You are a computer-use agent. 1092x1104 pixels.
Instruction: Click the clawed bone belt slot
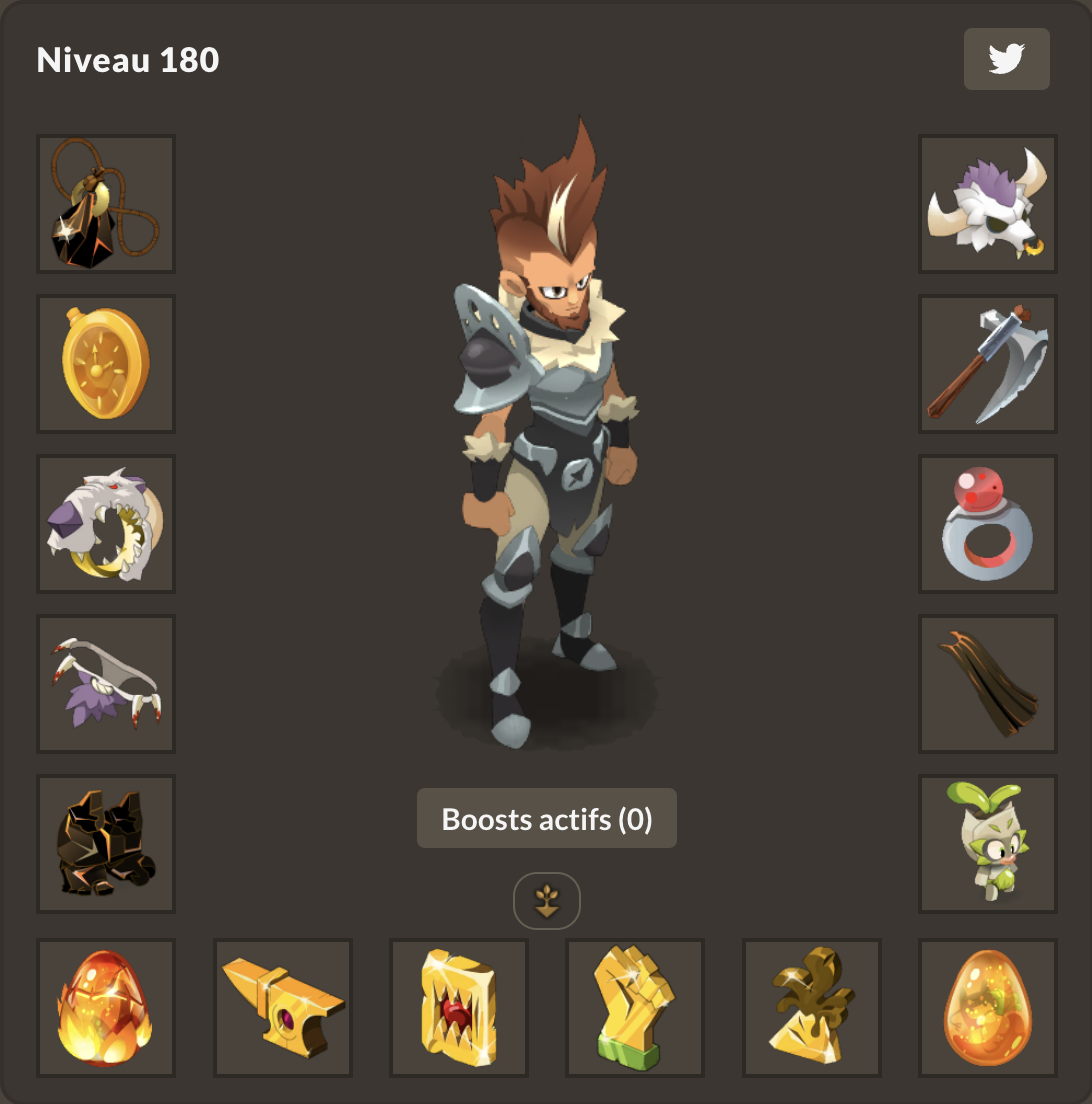point(106,684)
